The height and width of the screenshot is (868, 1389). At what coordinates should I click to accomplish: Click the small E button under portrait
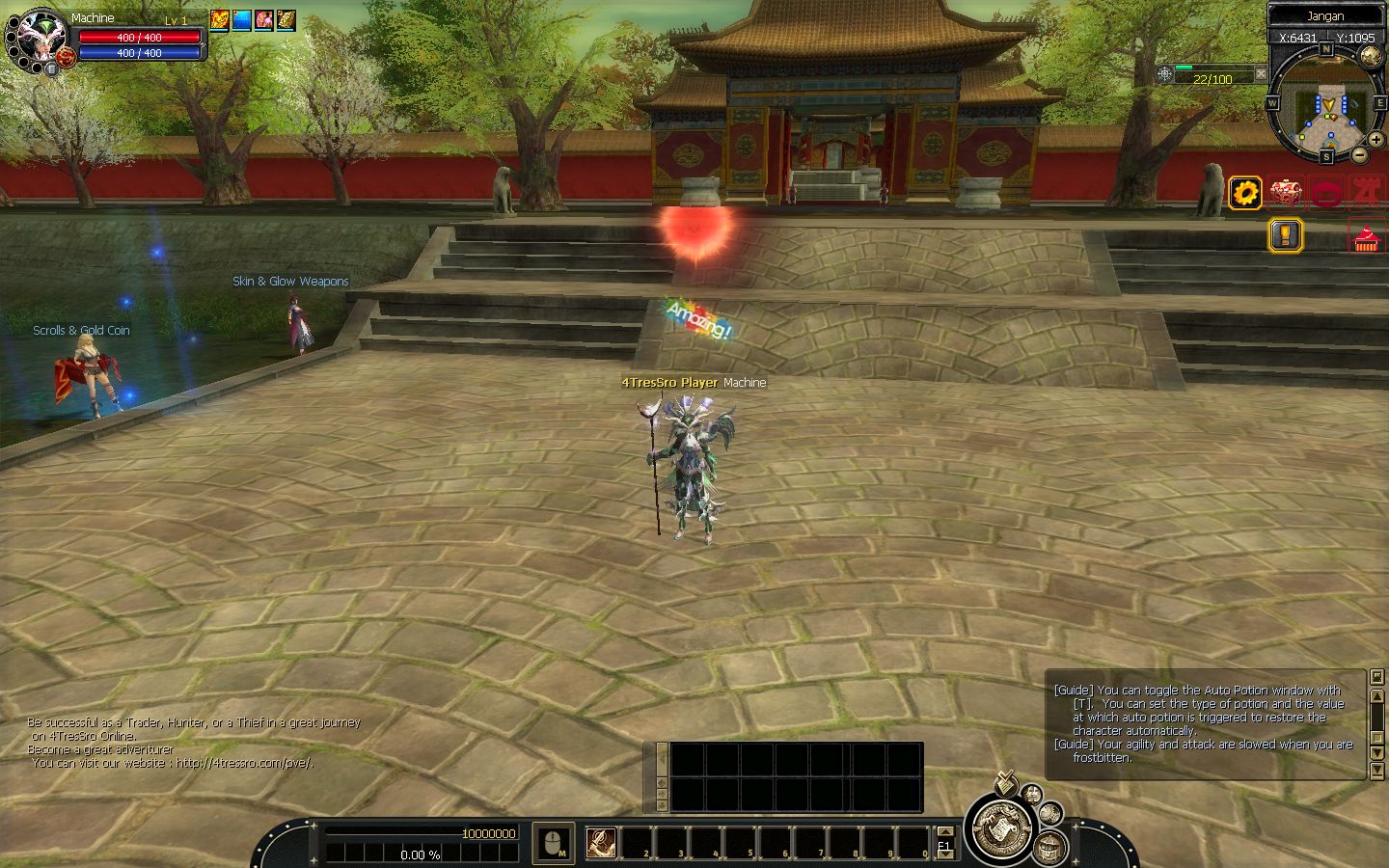(50, 68)
